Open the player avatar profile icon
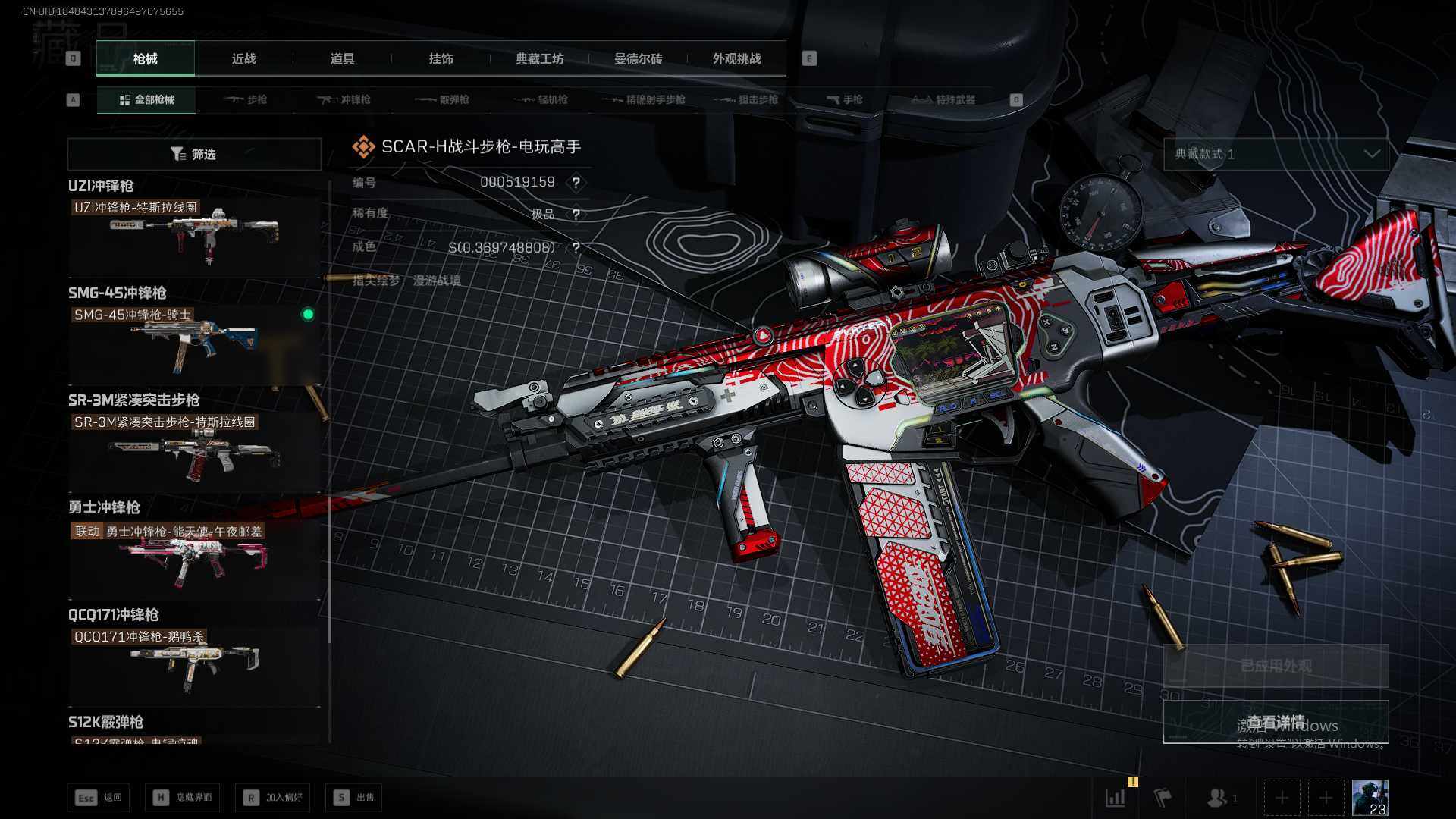Image resolution: width=1456 pixels, height=819 pixels. click(1370, 797)
